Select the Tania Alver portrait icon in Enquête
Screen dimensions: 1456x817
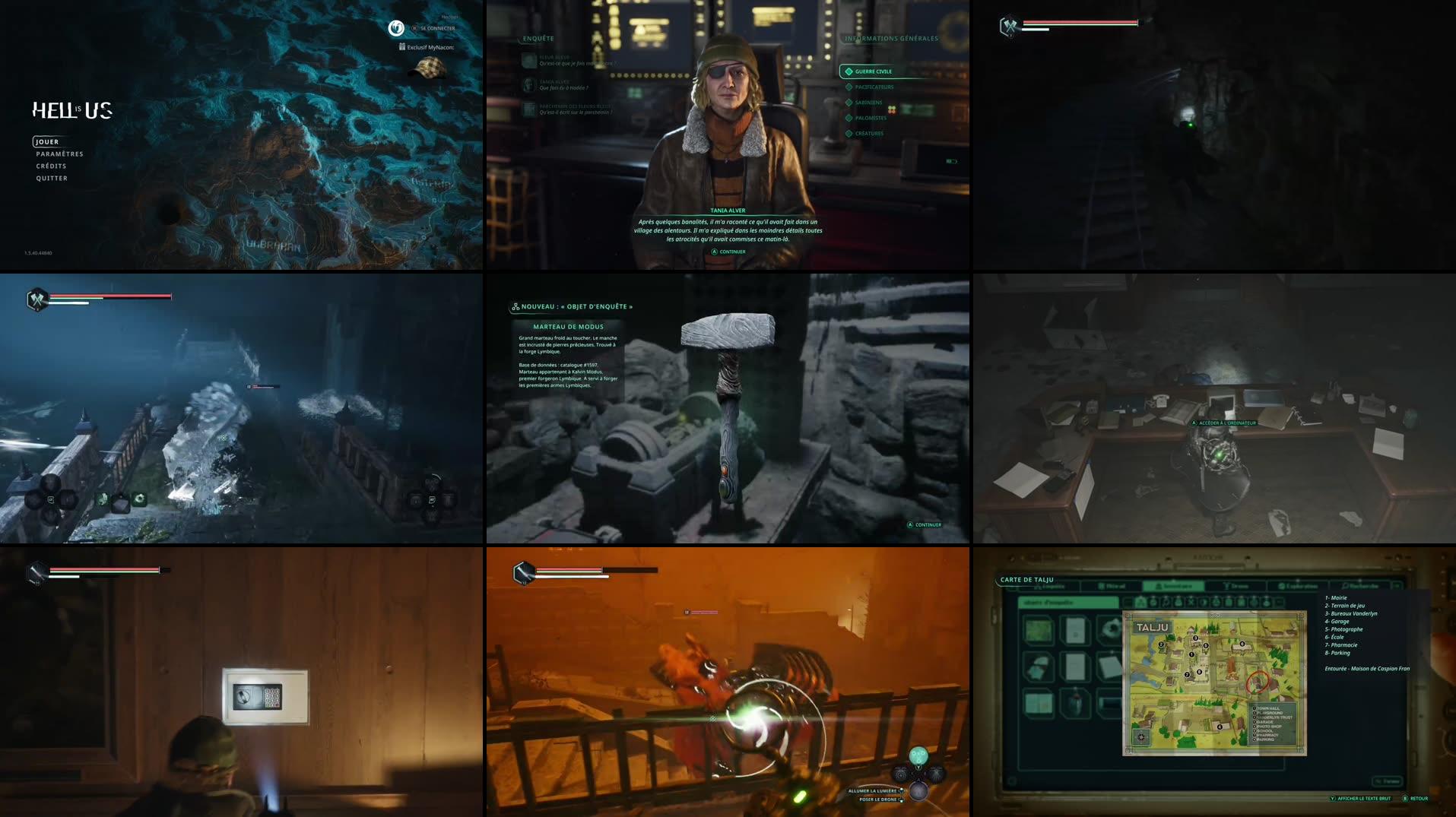coord(529,86)
